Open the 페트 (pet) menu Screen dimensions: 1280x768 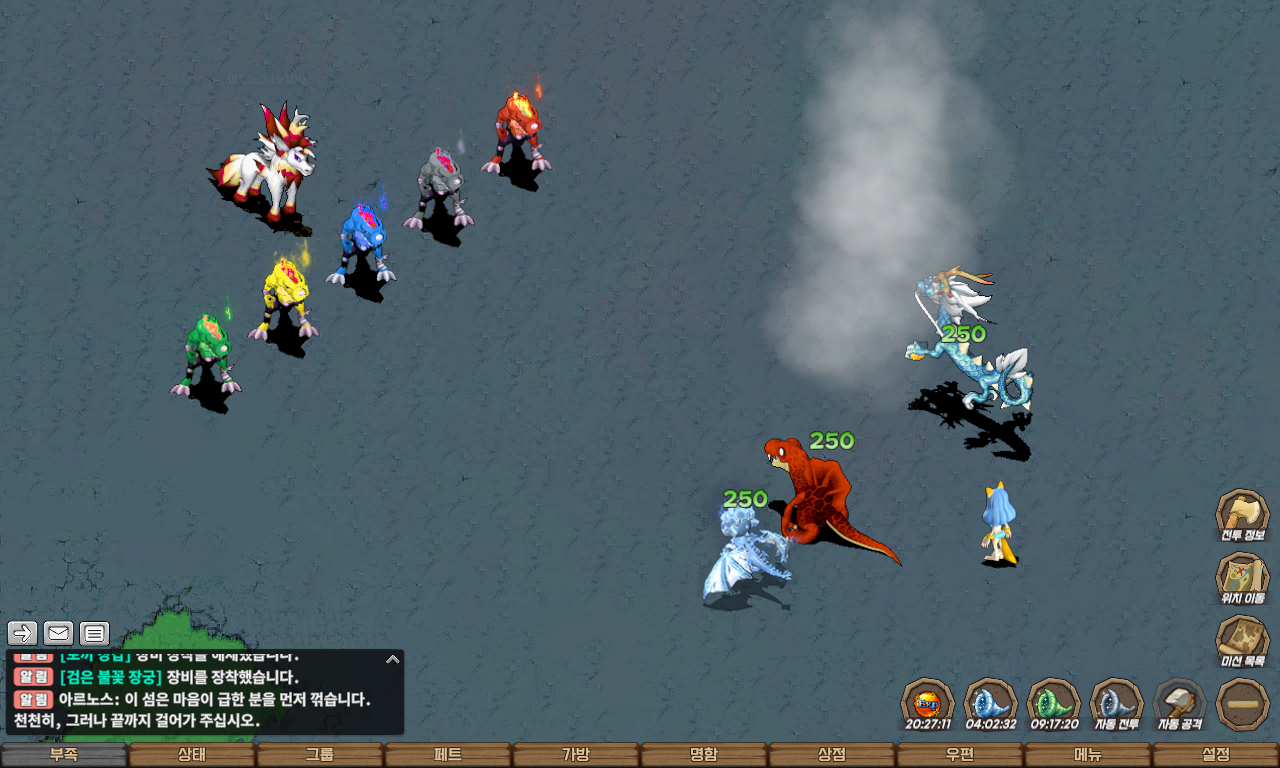click(x=448, y=755)
